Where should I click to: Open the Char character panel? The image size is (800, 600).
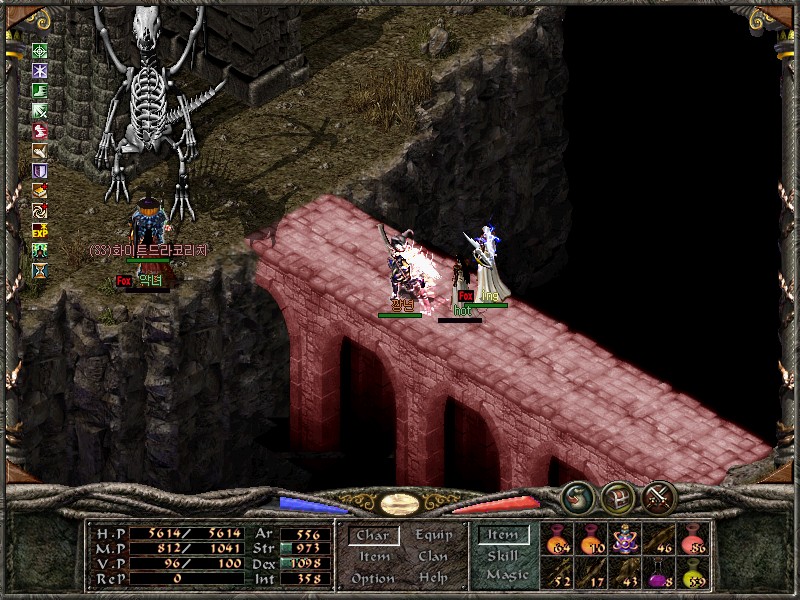pyautogui.click(x=373, y=536)
